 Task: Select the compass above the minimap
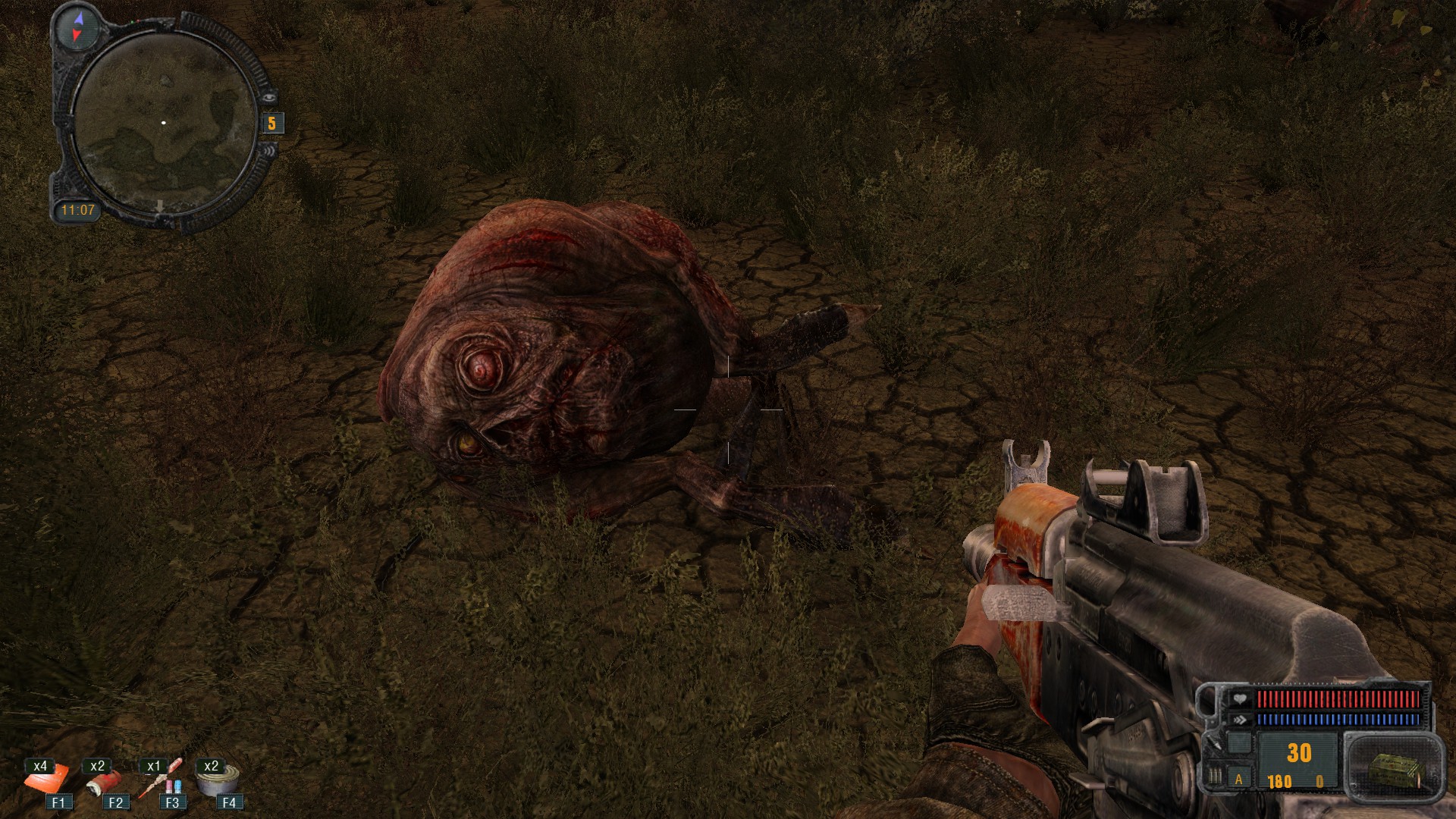[x=78, y=27]
